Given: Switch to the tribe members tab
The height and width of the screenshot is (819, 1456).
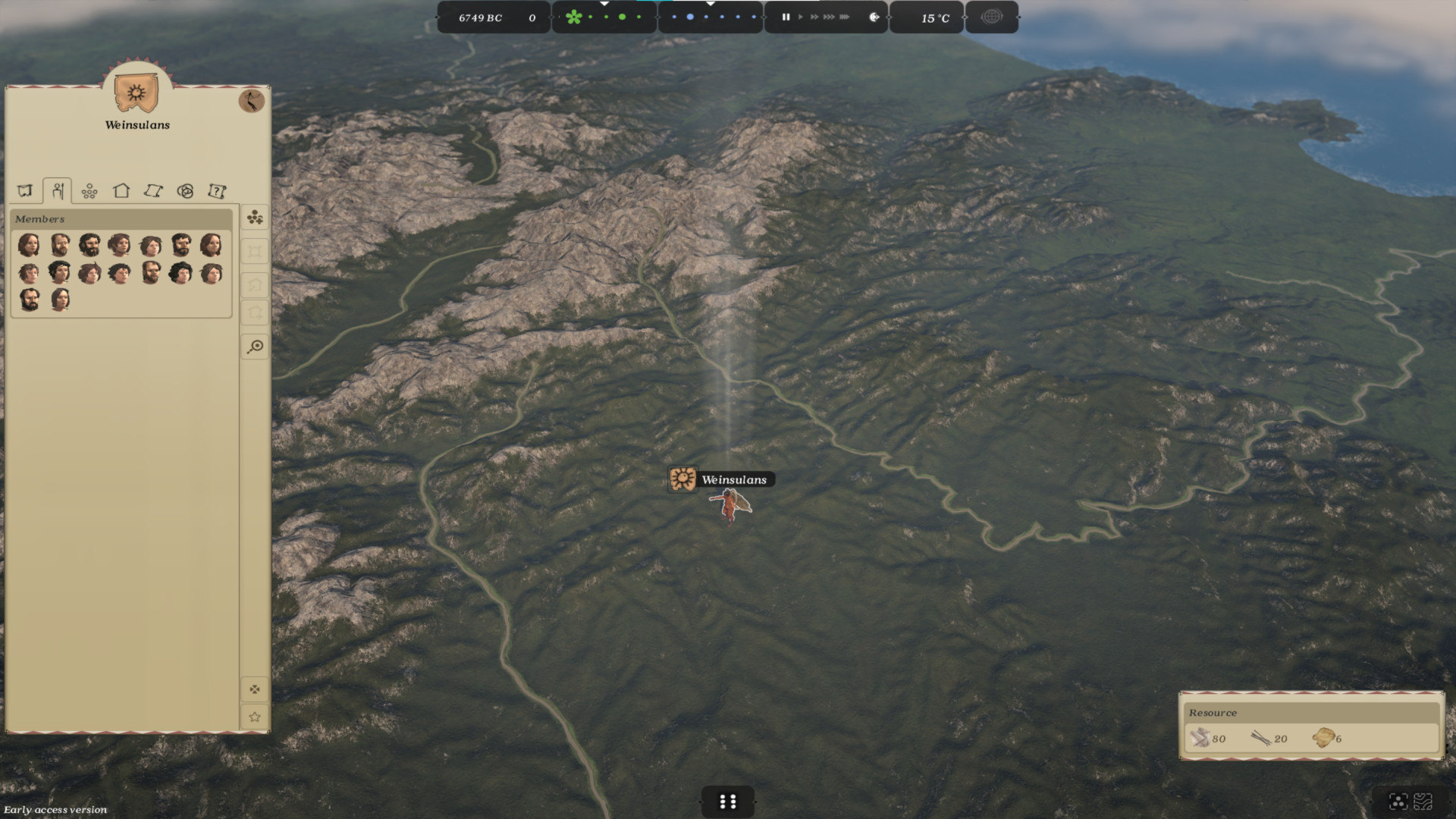Looking at the screenshot, I should point(58,191).
